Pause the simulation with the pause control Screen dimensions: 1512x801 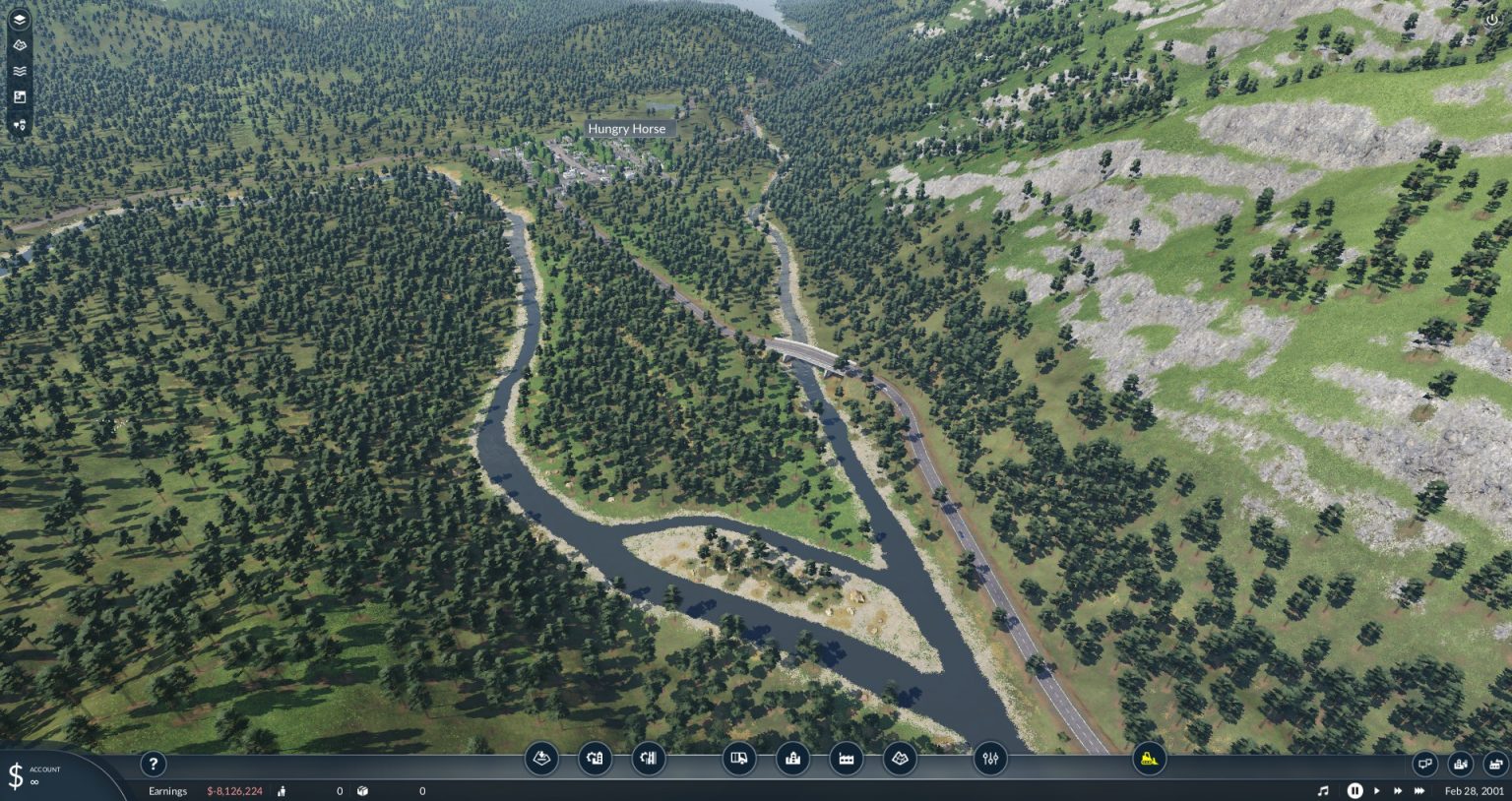1354,790
